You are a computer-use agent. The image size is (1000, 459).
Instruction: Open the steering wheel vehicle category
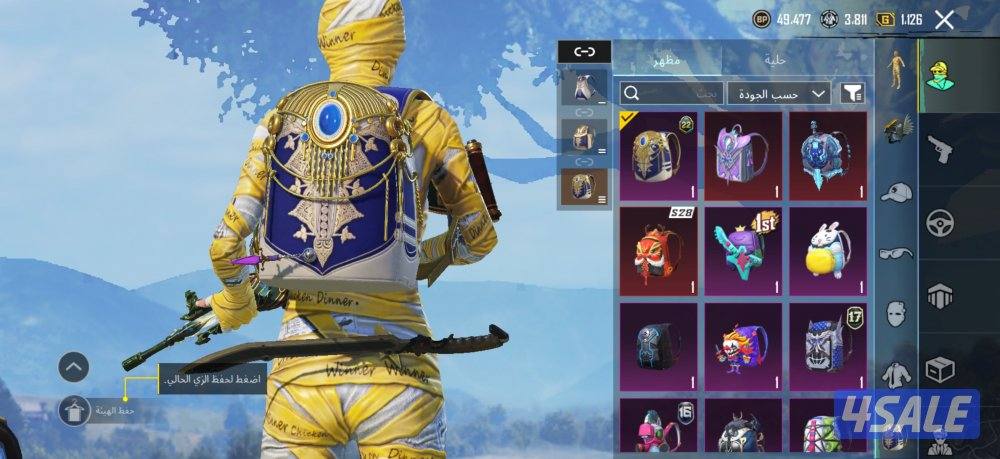[x=941, y=222]
